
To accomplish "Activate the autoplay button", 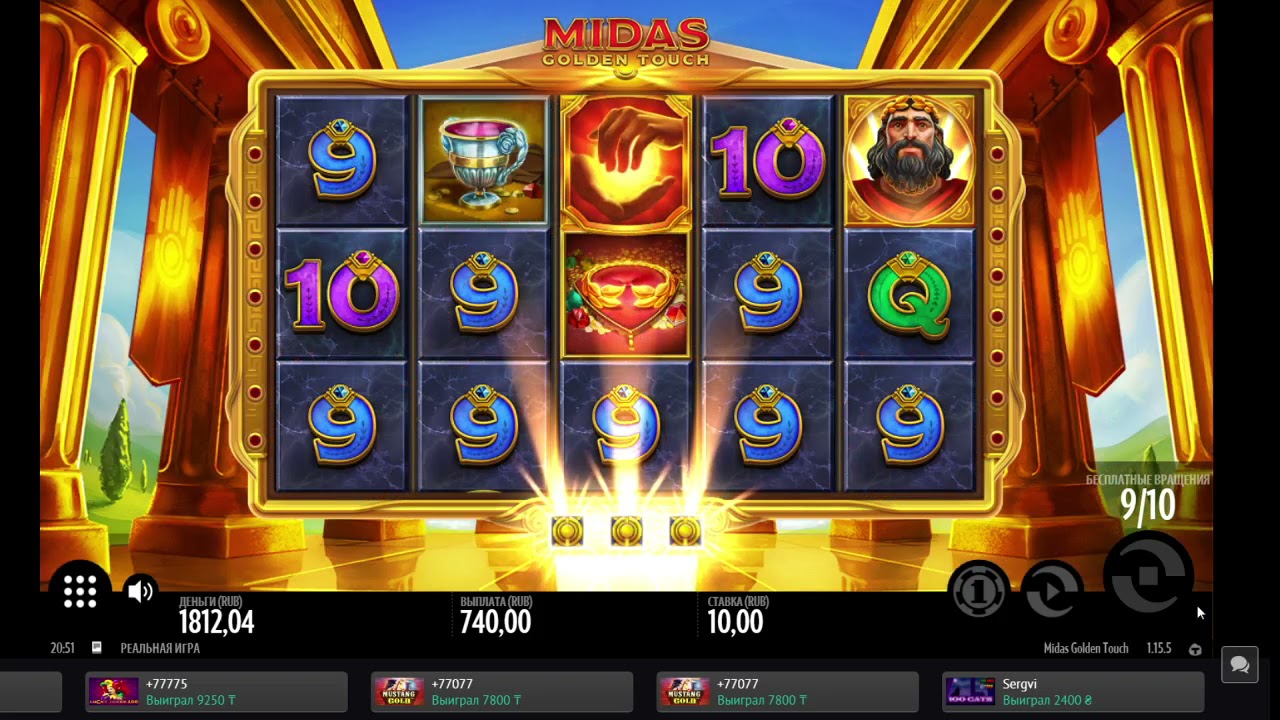I will [x=1051, y=592].
